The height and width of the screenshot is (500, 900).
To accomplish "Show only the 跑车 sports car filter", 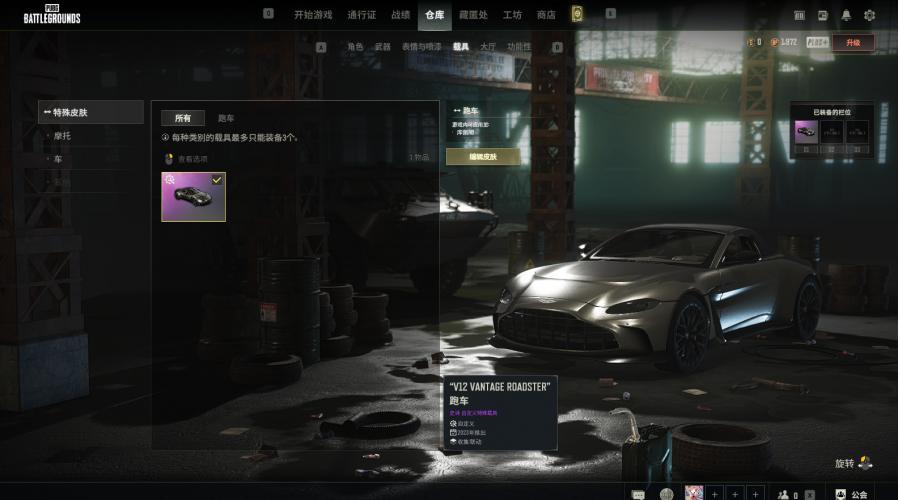I will click(x=227, y=118).
